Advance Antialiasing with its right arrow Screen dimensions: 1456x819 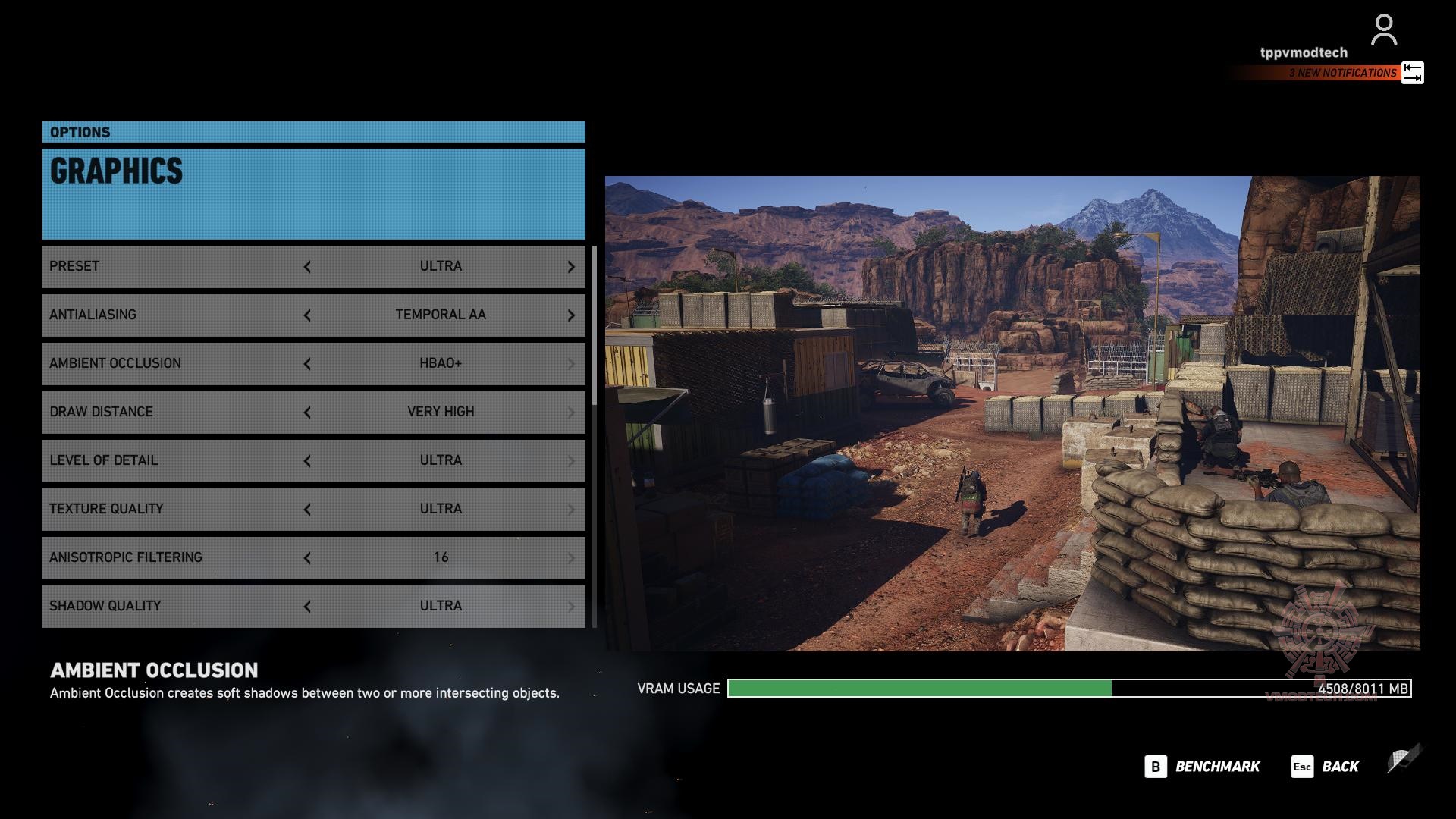pos(571,315)
